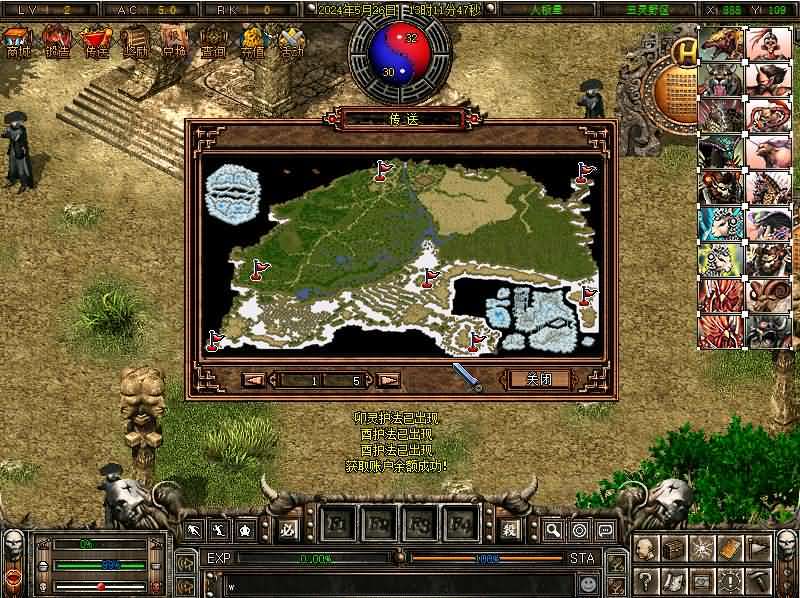Screen dimensions: 800x598
Task: Select the F1 skill hotkey slot
Action: pyautogui.click(x=339, y=525)
